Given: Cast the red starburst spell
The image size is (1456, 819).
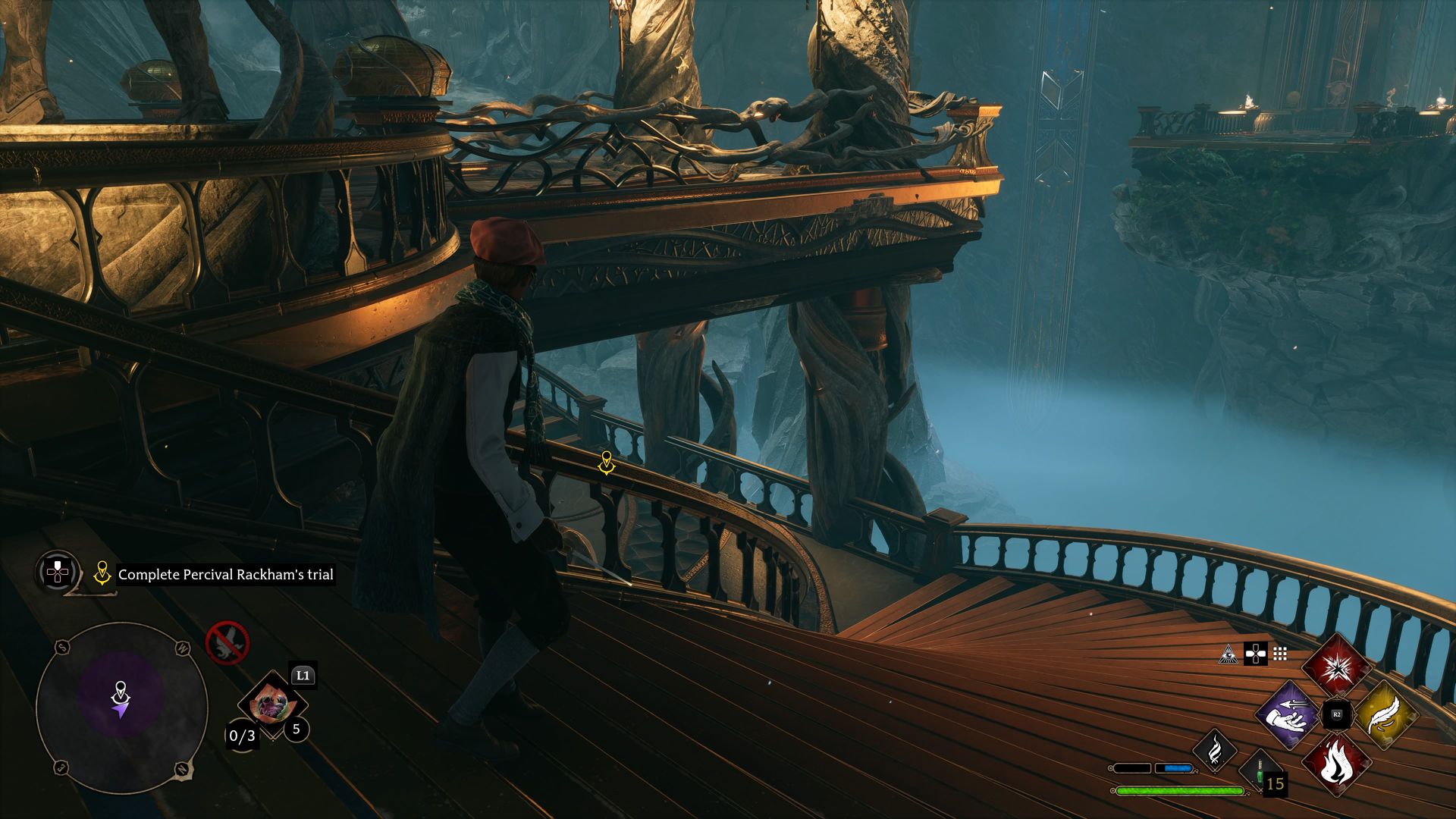Looking at the screenshot, I should point(1336,667).
